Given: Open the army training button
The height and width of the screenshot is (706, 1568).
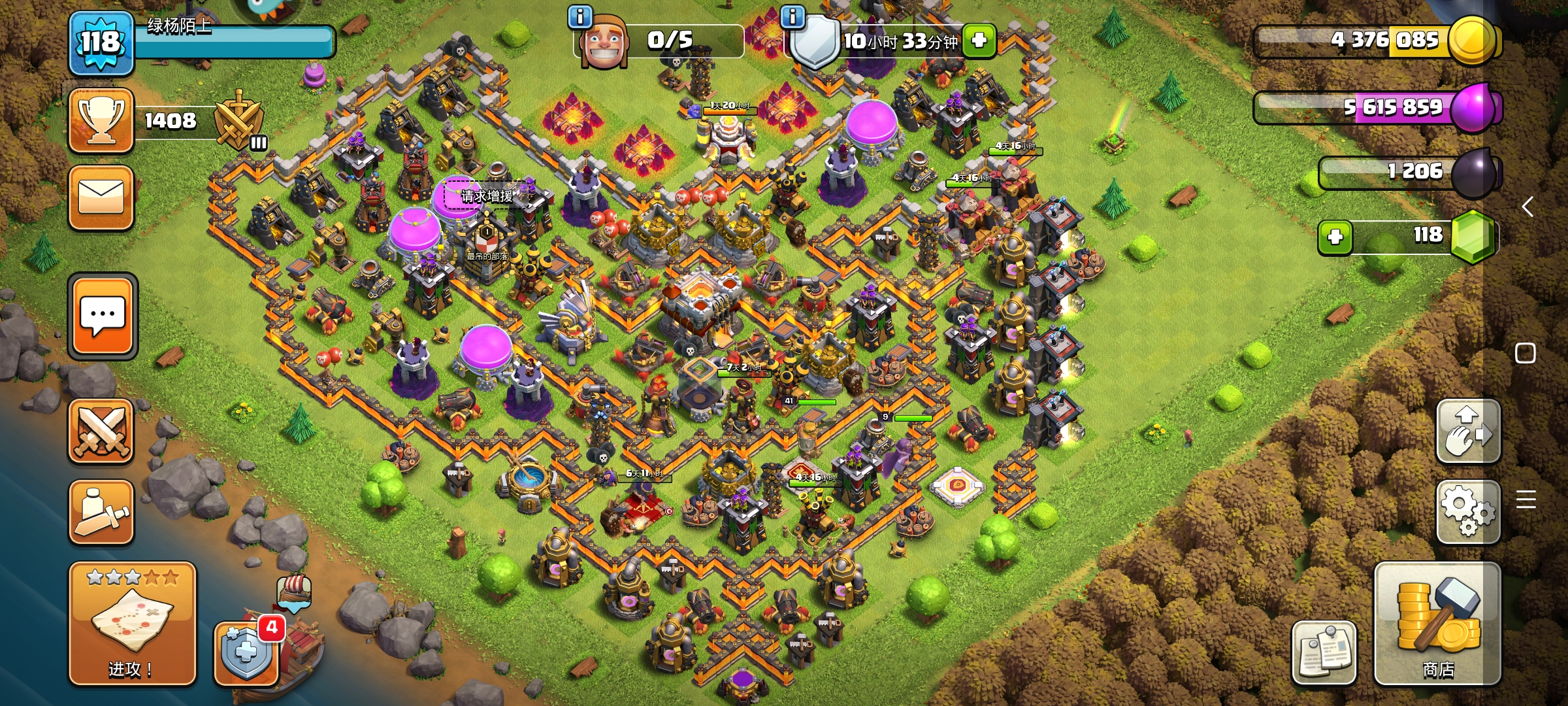Looking at the screenshot, I should (101, 513).
